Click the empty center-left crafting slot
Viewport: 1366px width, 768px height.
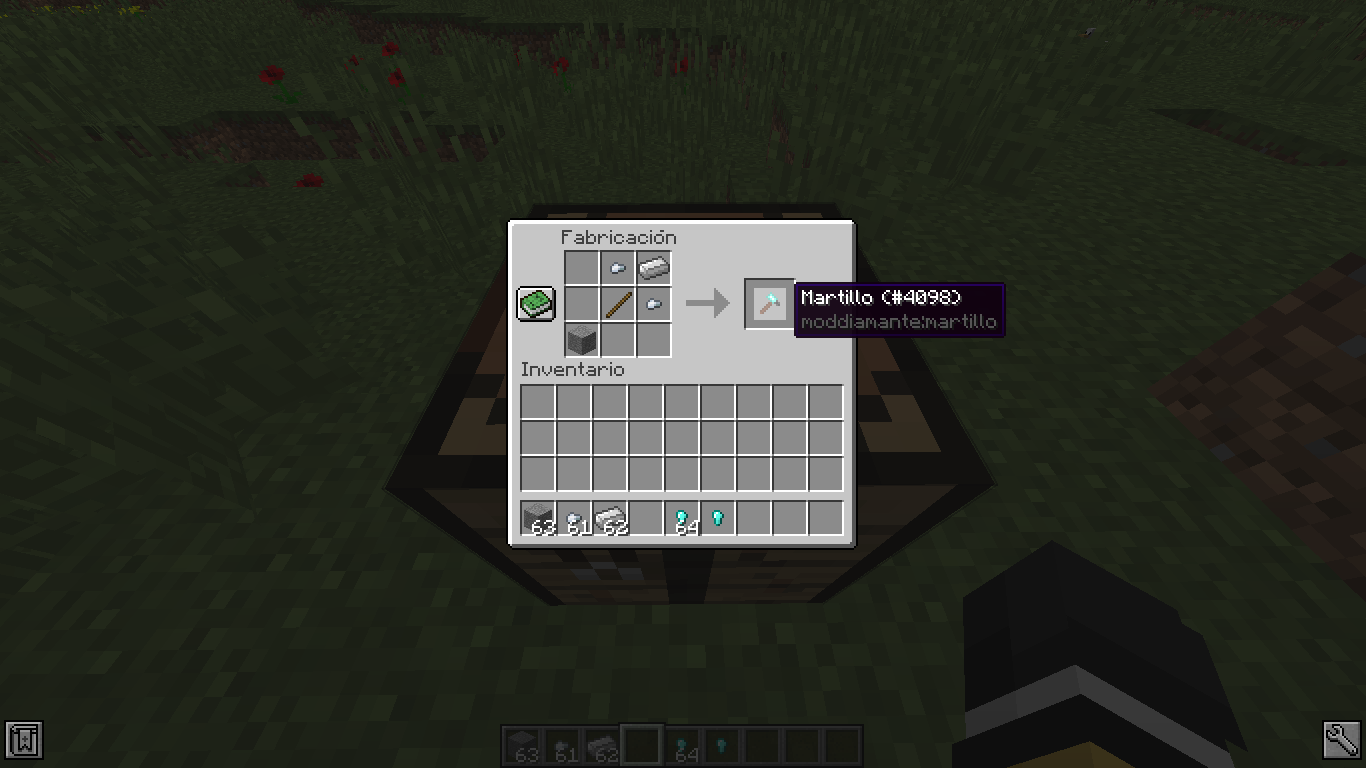pyautogui.click(x=581, y=303)
